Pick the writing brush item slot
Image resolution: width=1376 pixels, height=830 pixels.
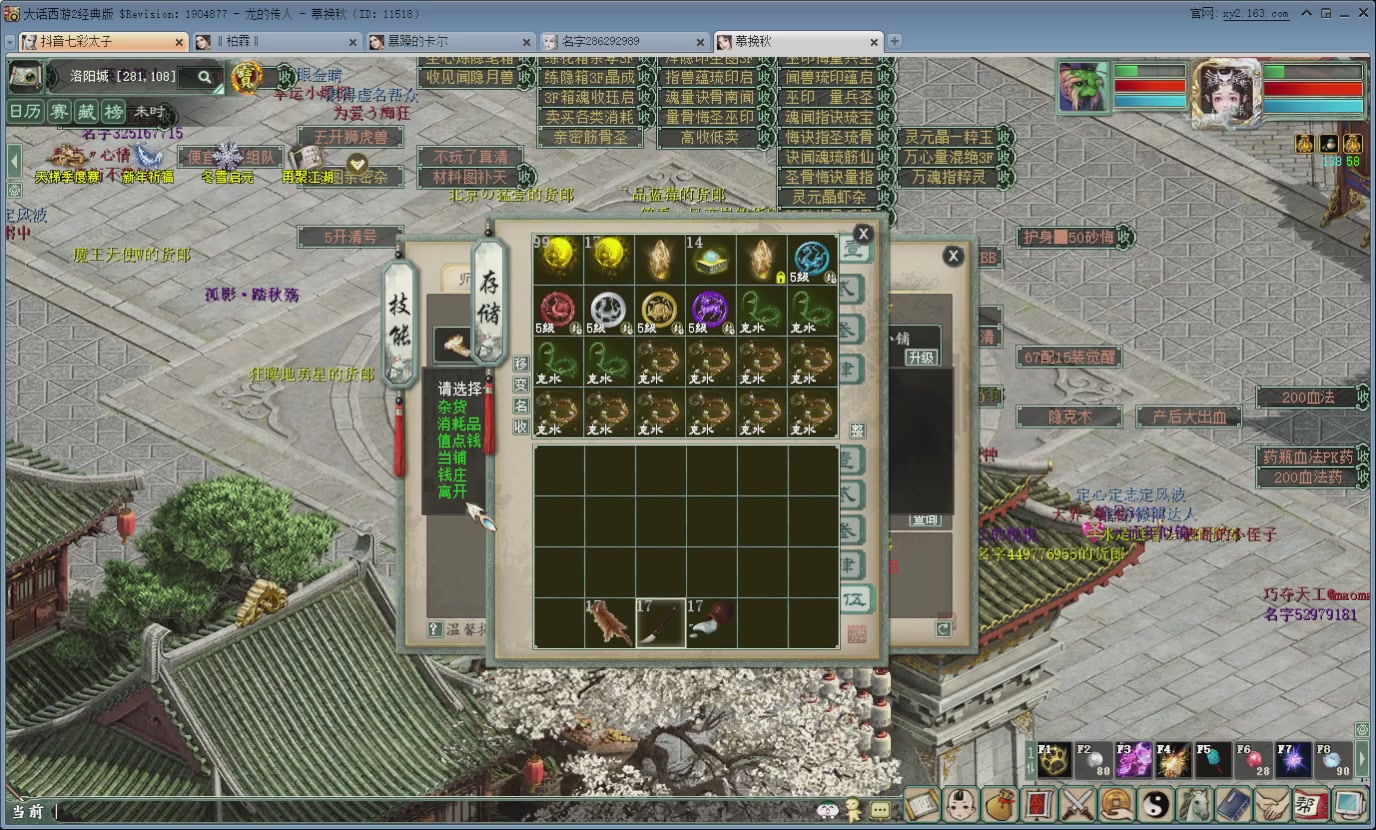[660, 623]
